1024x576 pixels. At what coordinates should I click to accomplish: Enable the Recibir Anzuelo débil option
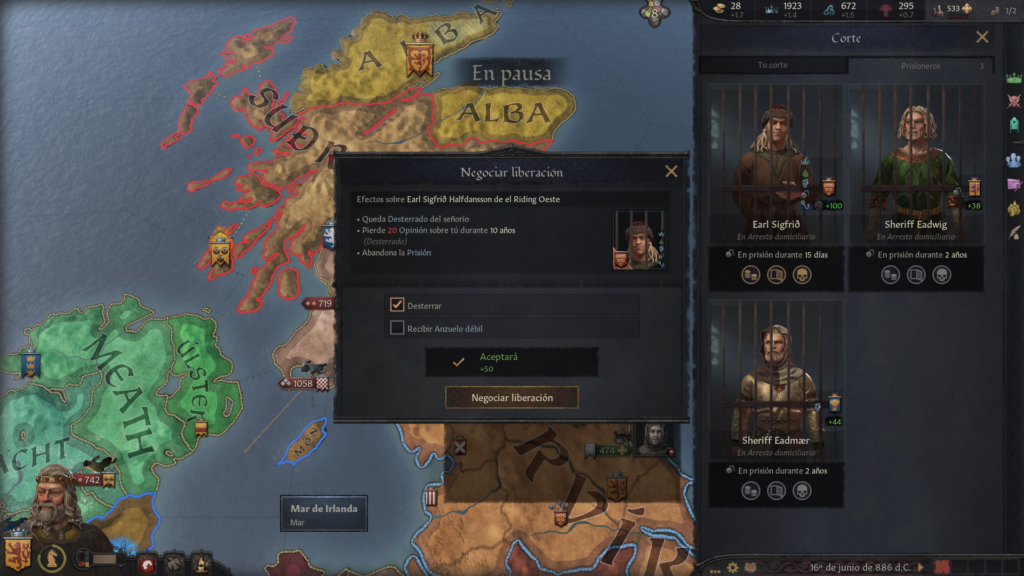[397, 328]
